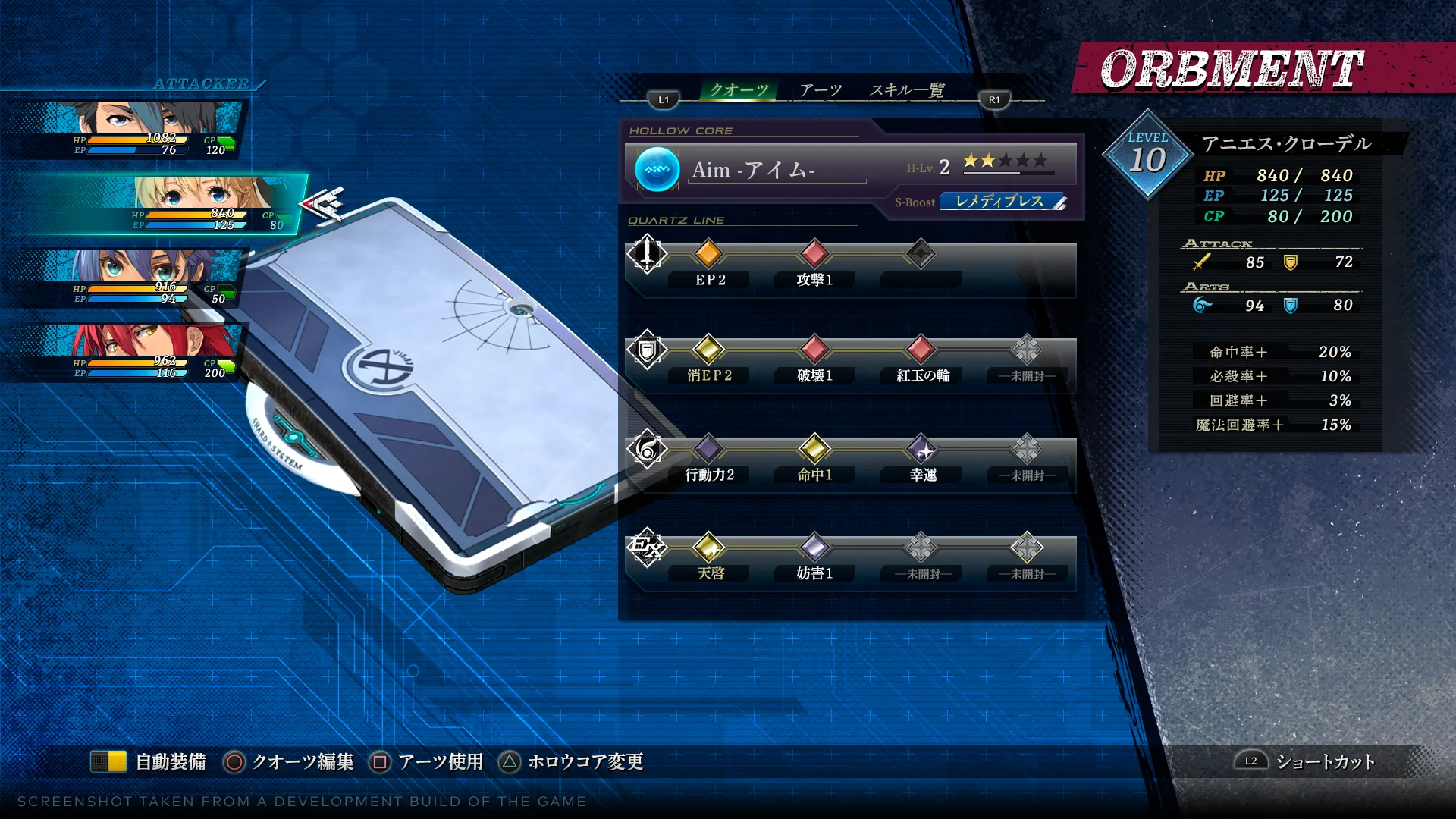This screenshot has height=819, width=1456.
Task: Pick the 妨害1 quartz slot
Action: click(814, 548)
